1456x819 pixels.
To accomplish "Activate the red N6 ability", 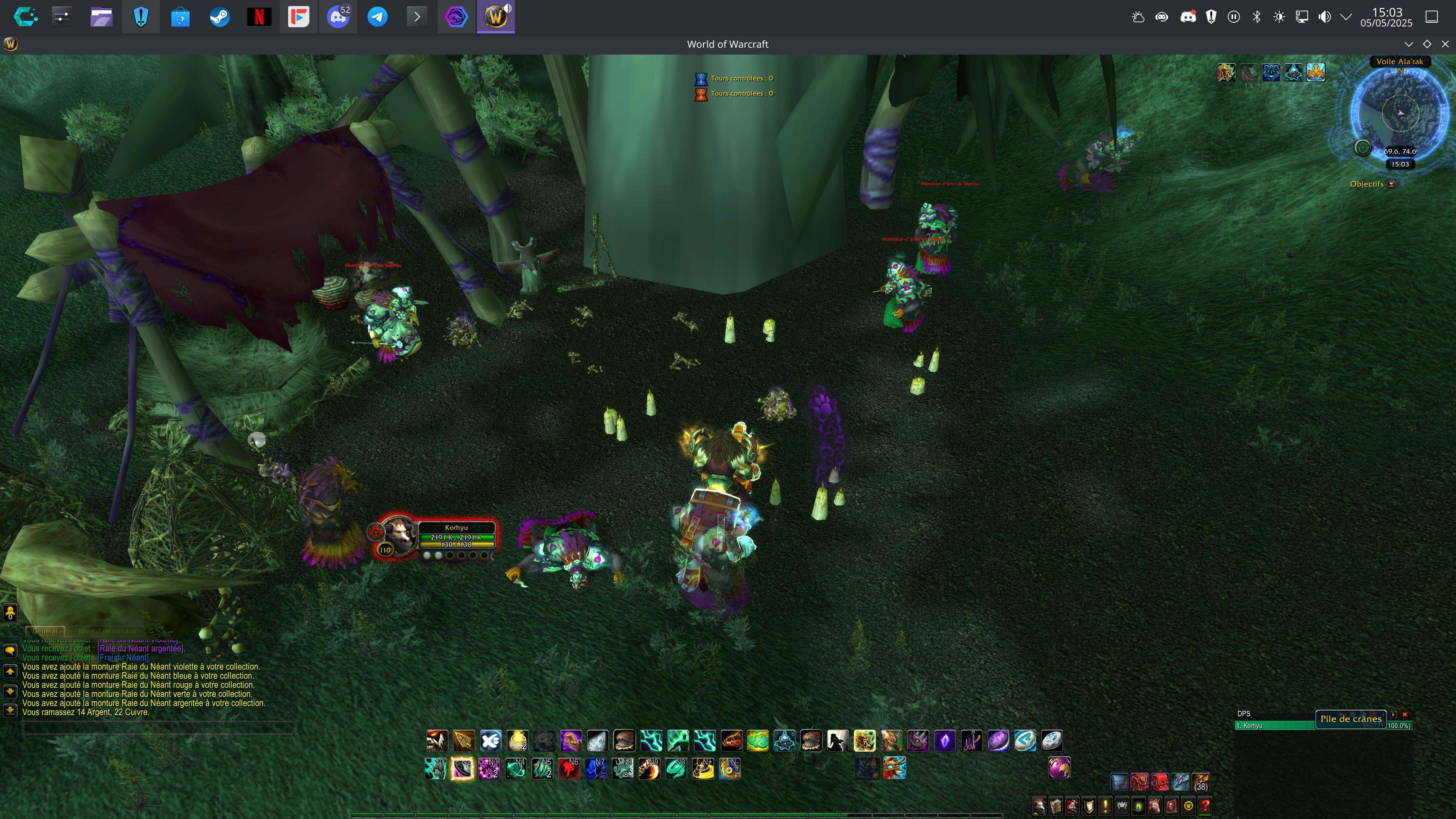I will coord(569,769).
